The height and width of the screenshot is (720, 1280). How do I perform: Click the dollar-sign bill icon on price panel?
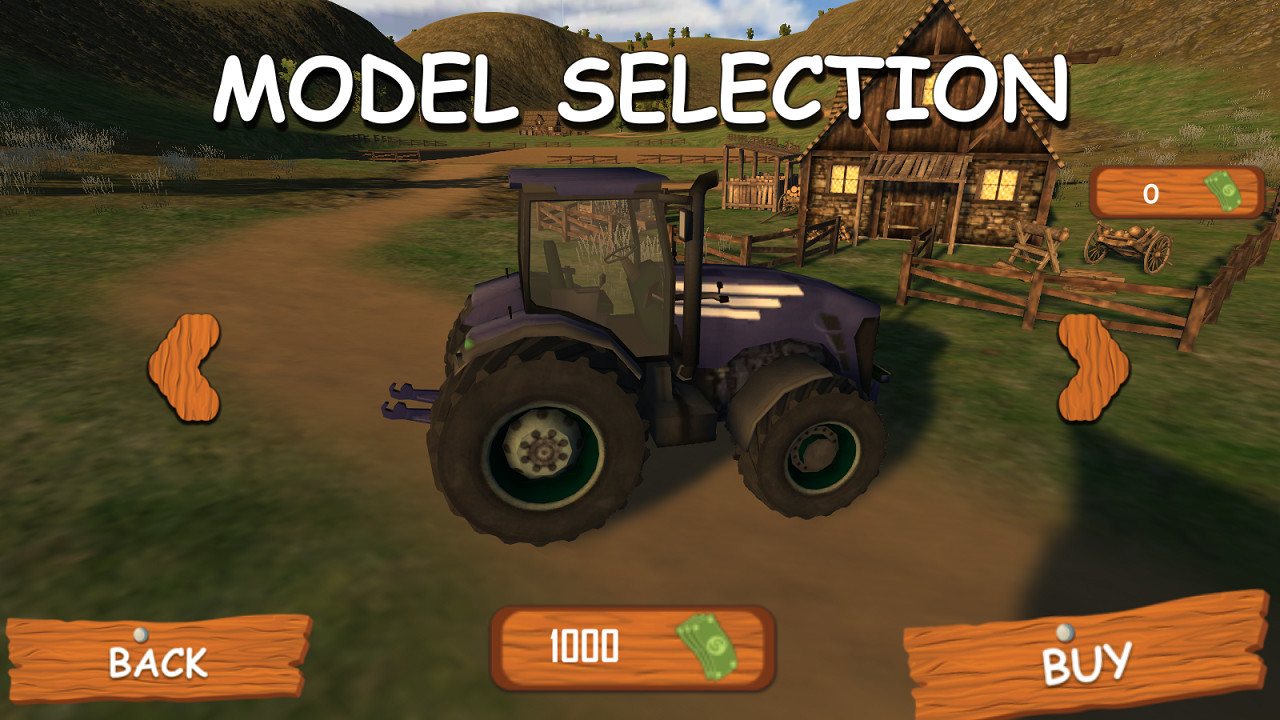[x=706, y=646]
